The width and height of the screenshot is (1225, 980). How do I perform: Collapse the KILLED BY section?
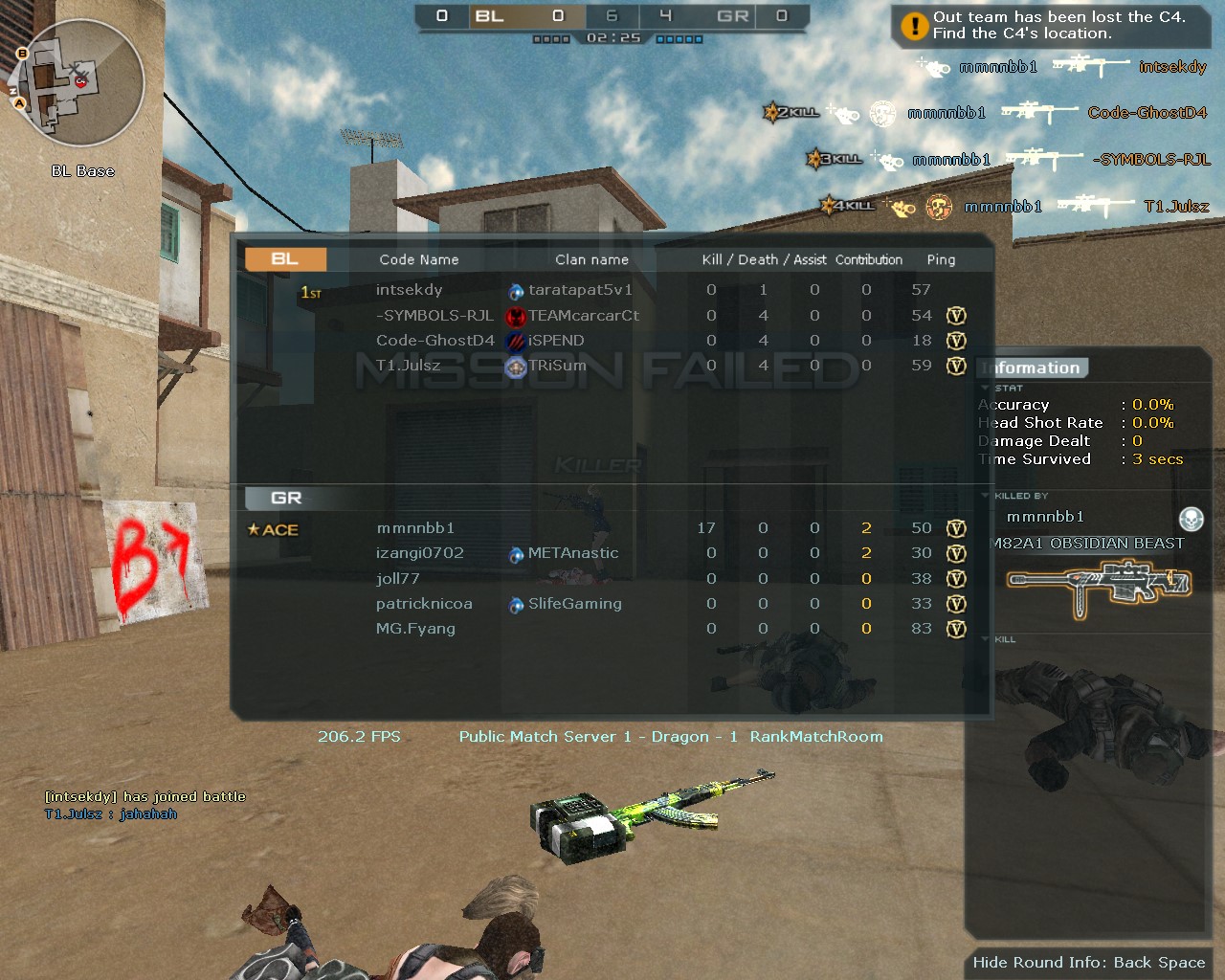(x=985, y=496)
